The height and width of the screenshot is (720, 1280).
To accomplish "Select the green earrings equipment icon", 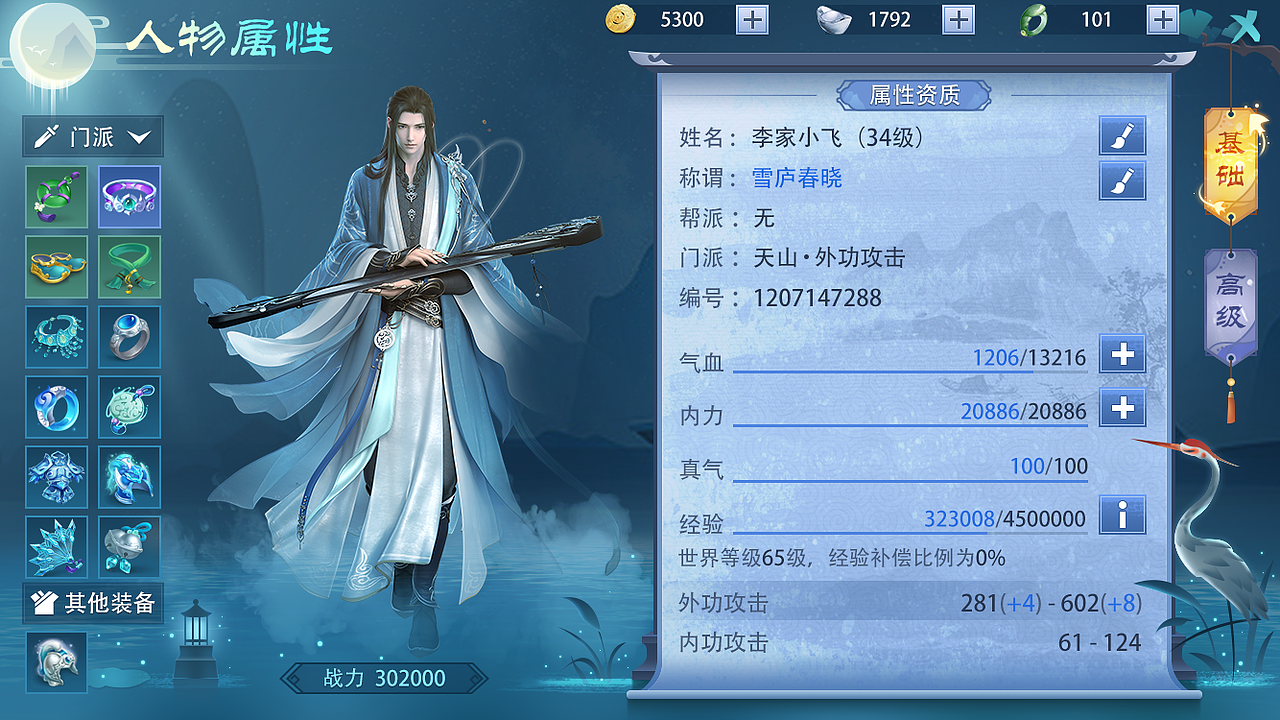I will pos(56,197).
